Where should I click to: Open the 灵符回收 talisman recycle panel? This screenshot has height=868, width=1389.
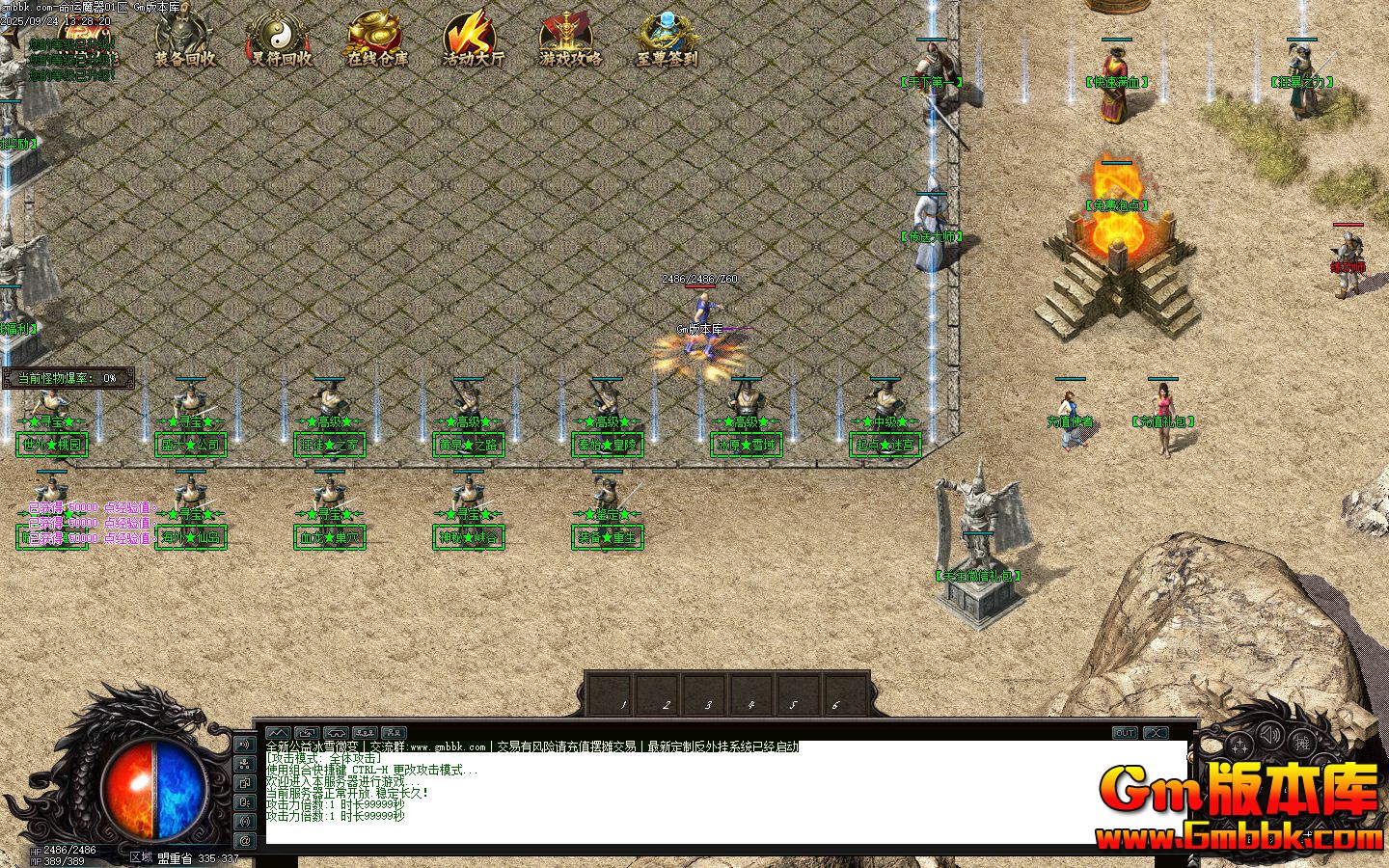[x=280, y=37]
